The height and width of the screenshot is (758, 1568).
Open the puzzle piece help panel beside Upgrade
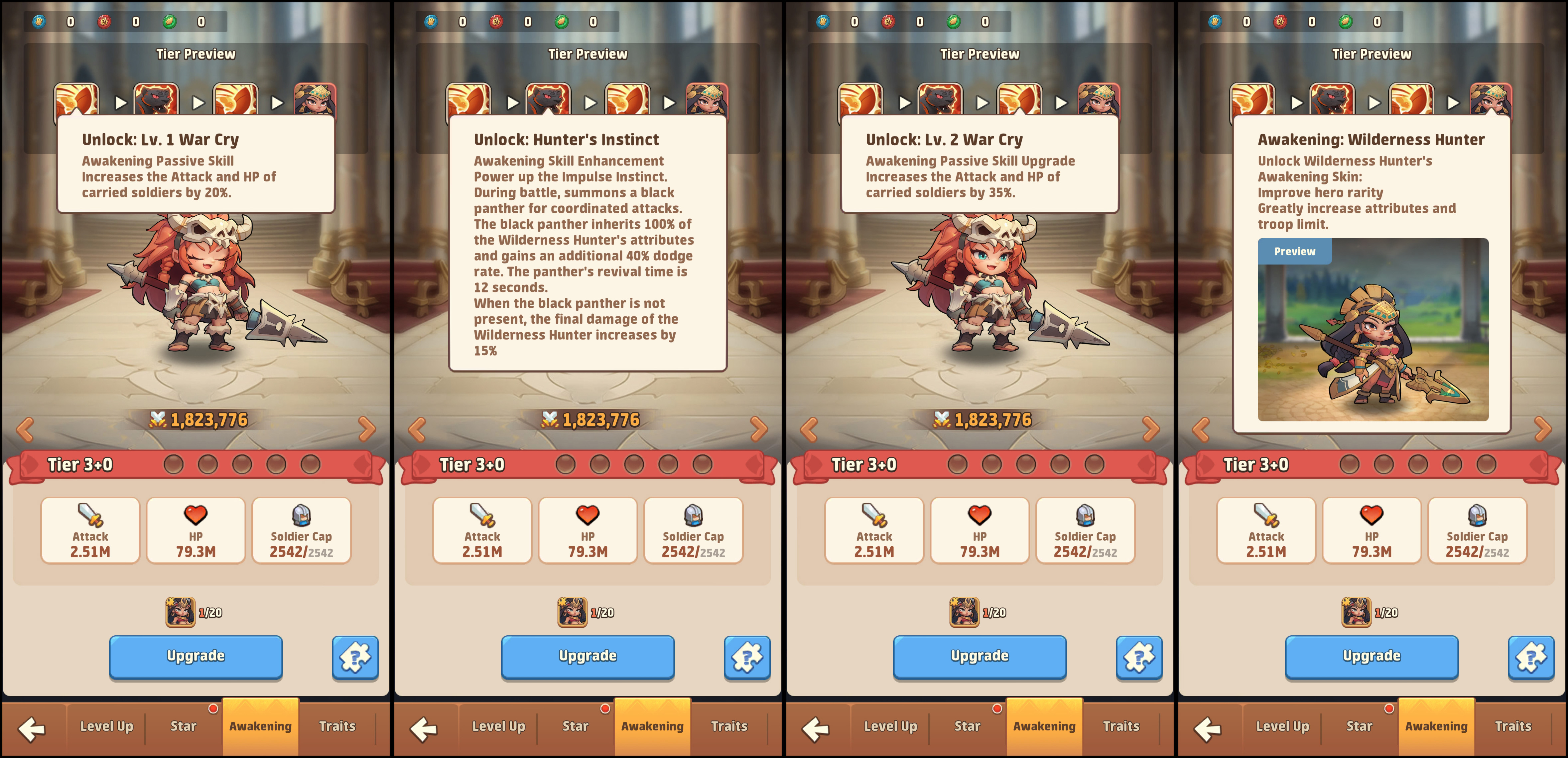(355, 658)
